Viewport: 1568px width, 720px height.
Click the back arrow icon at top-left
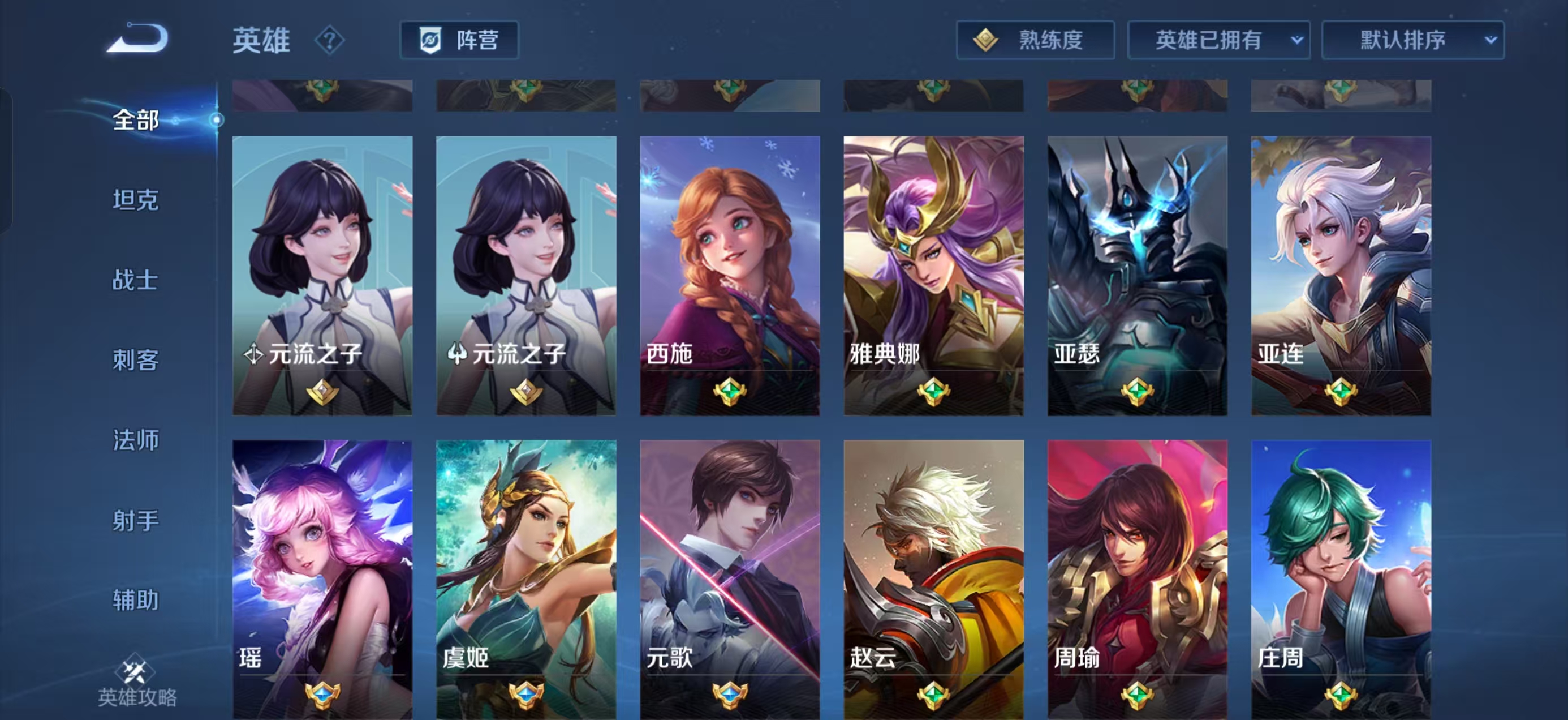tap(137, 40)
